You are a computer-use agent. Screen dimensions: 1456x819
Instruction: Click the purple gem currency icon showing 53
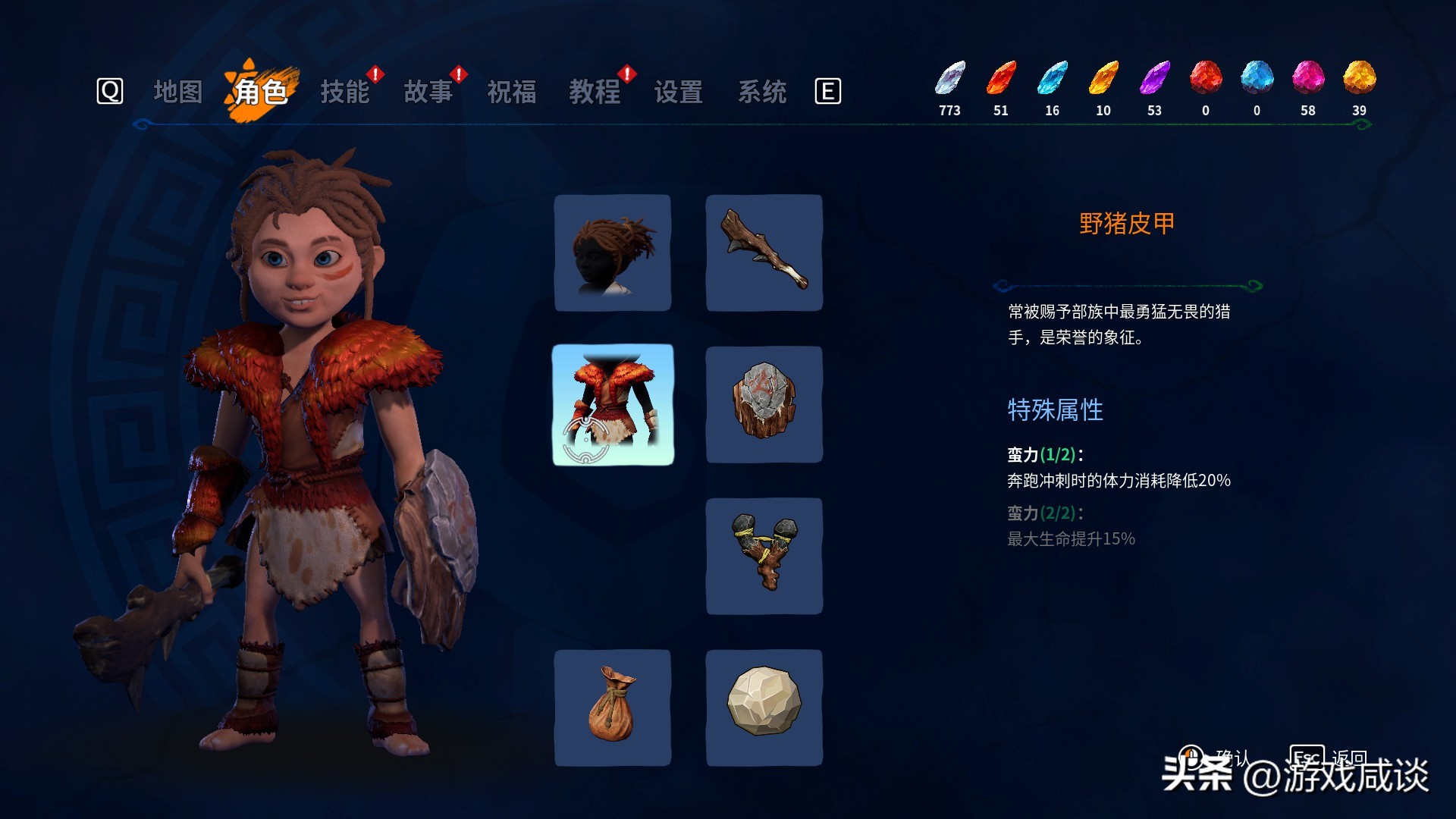tap(1153, 80)
